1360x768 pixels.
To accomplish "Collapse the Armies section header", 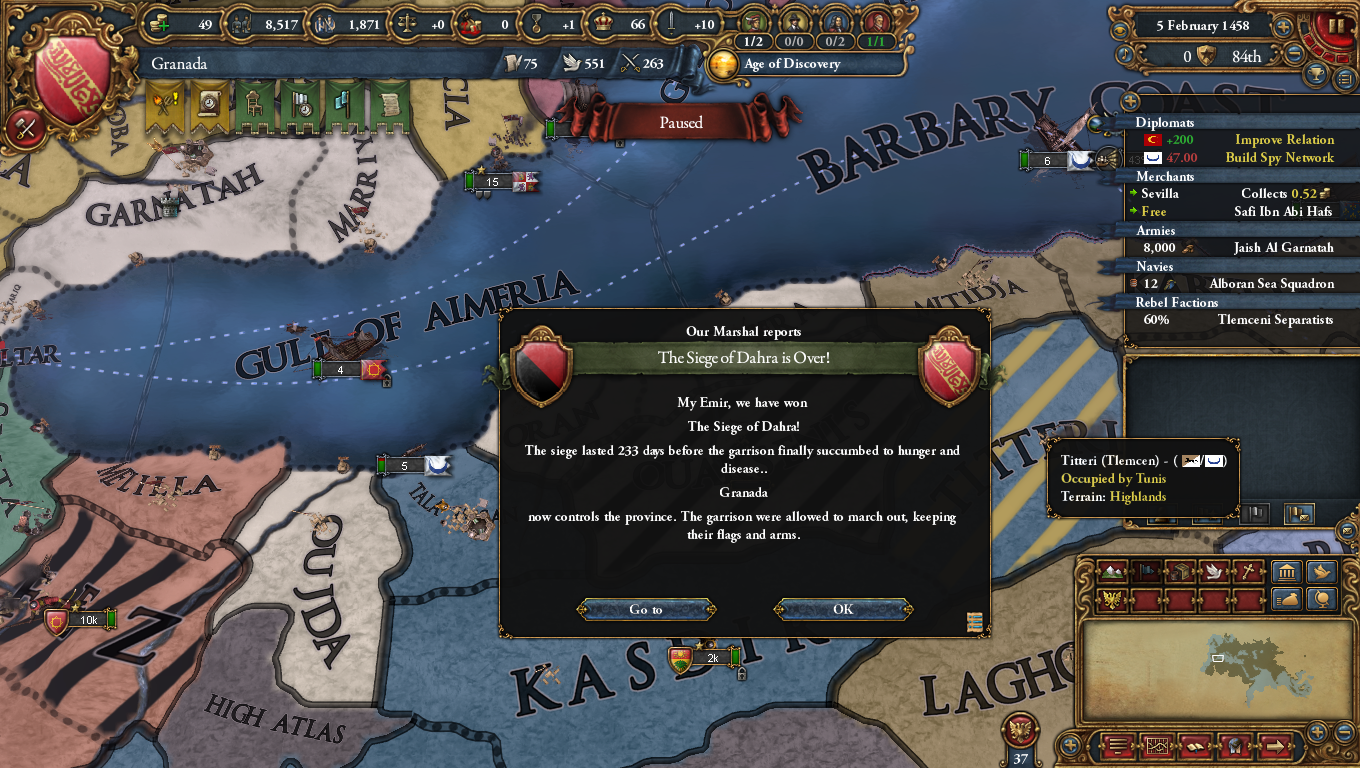I will pyautogui.click(x=1155, y=230).
